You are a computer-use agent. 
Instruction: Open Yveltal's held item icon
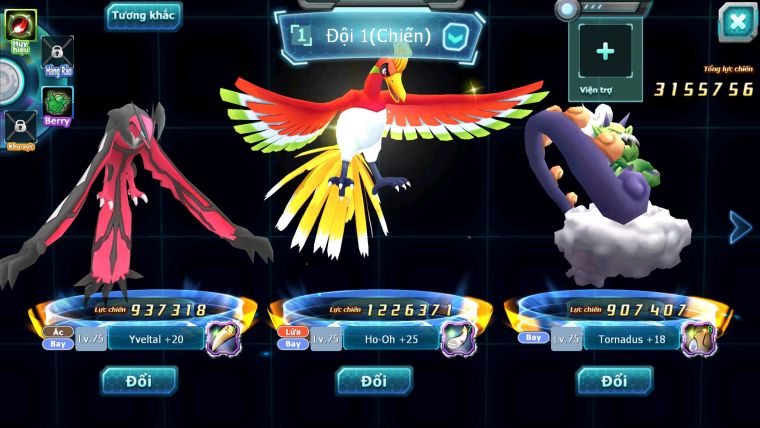223,339
